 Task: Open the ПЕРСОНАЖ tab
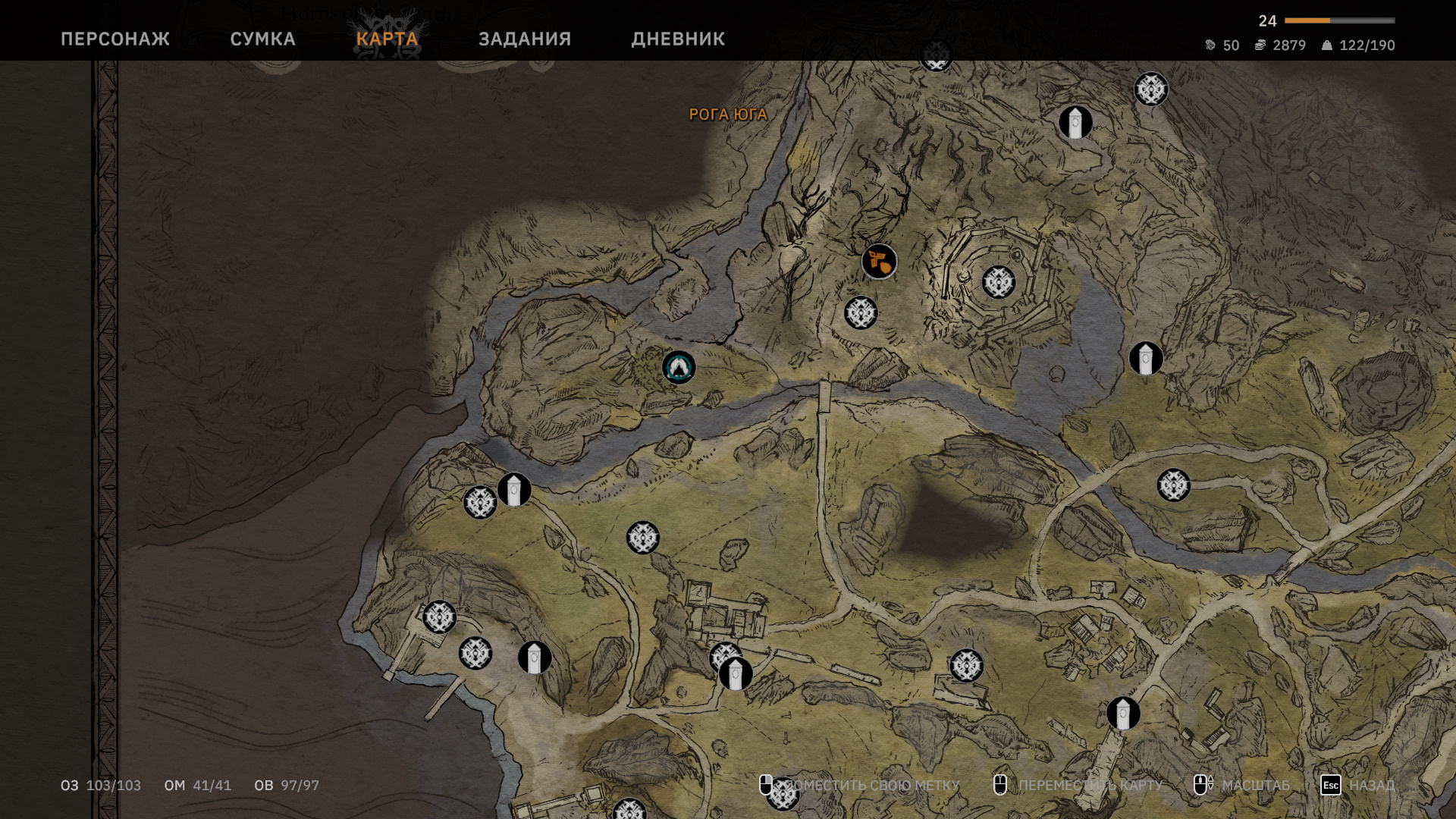pyautogui.click(x=115, y=39)
